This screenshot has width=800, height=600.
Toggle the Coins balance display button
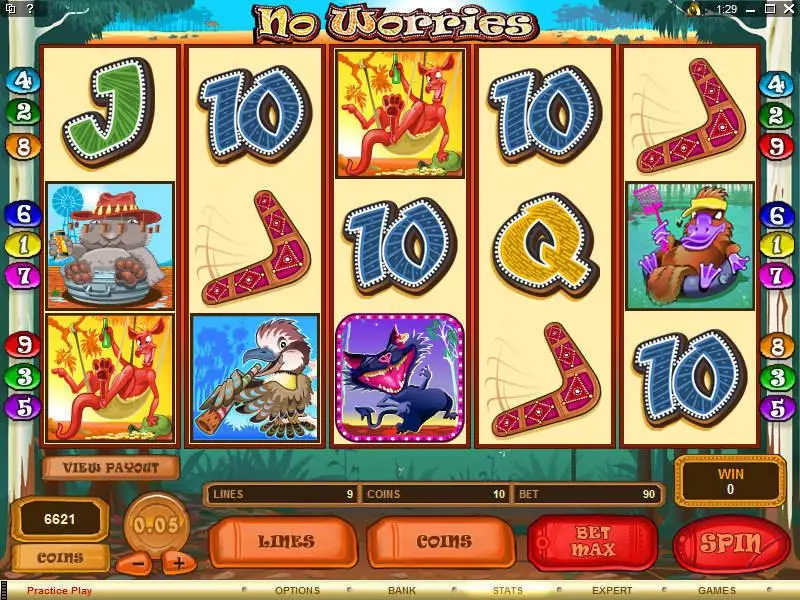pos(61,558)
